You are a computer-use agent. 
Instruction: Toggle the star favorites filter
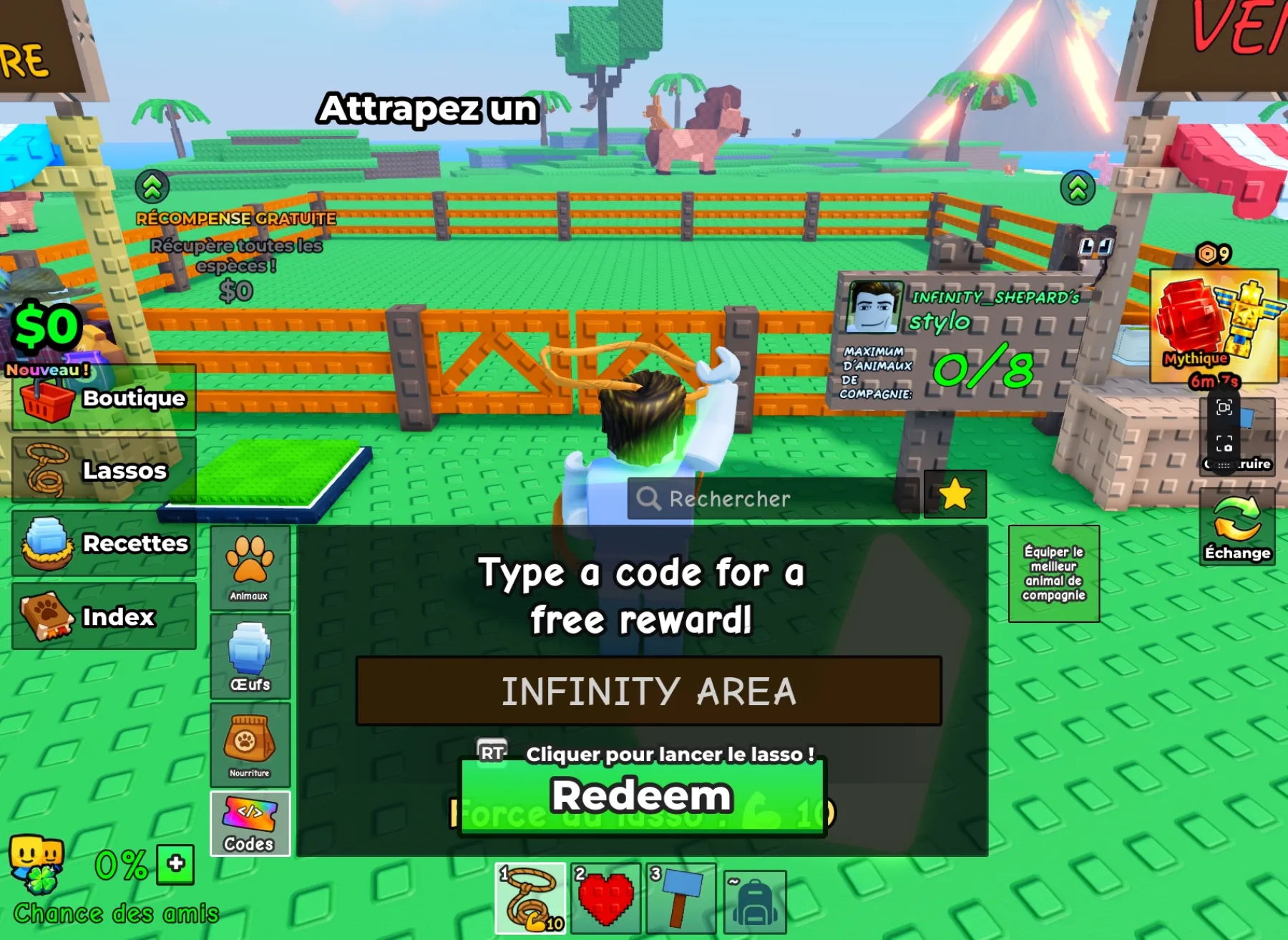click(x=954, y=495)
